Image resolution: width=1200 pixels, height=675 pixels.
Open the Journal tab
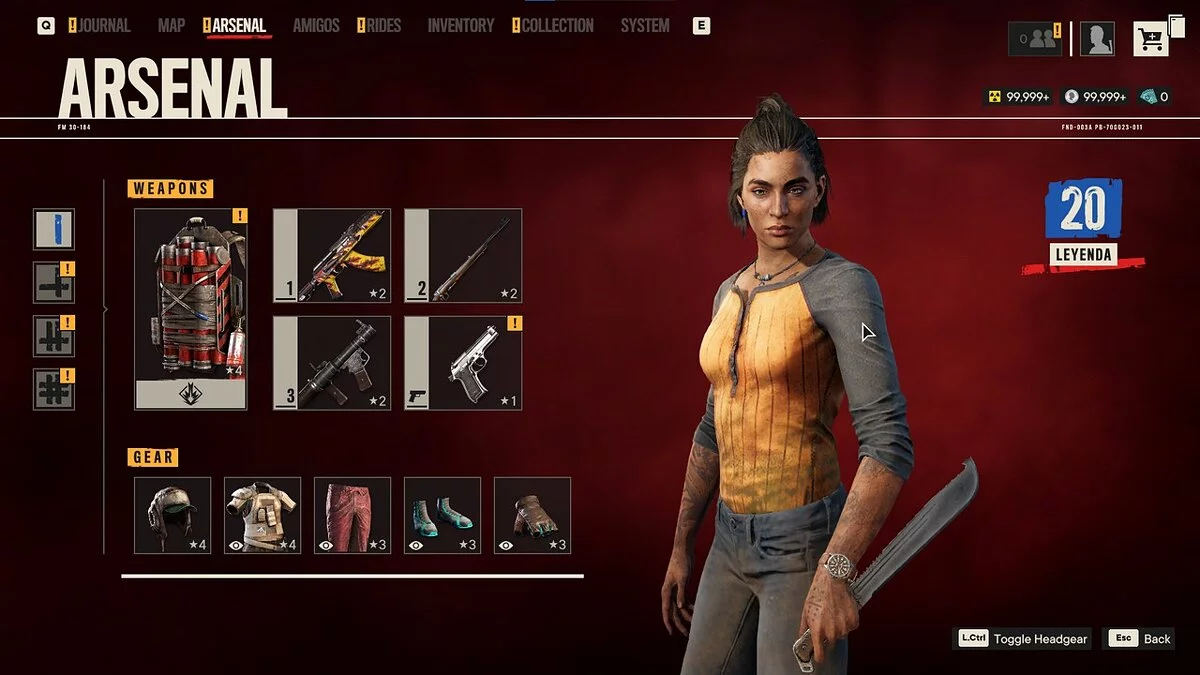pos(104,26)
